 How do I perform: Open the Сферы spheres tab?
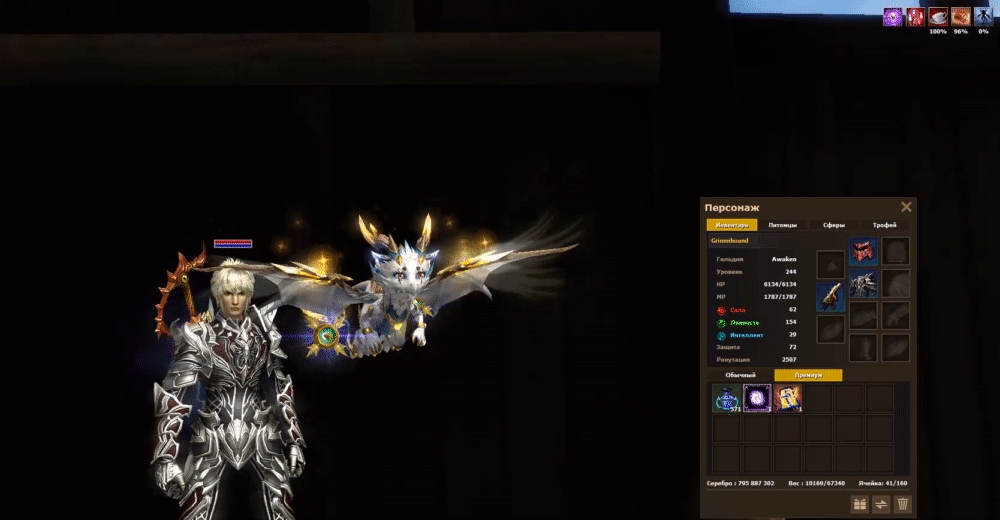pos(834,225)
